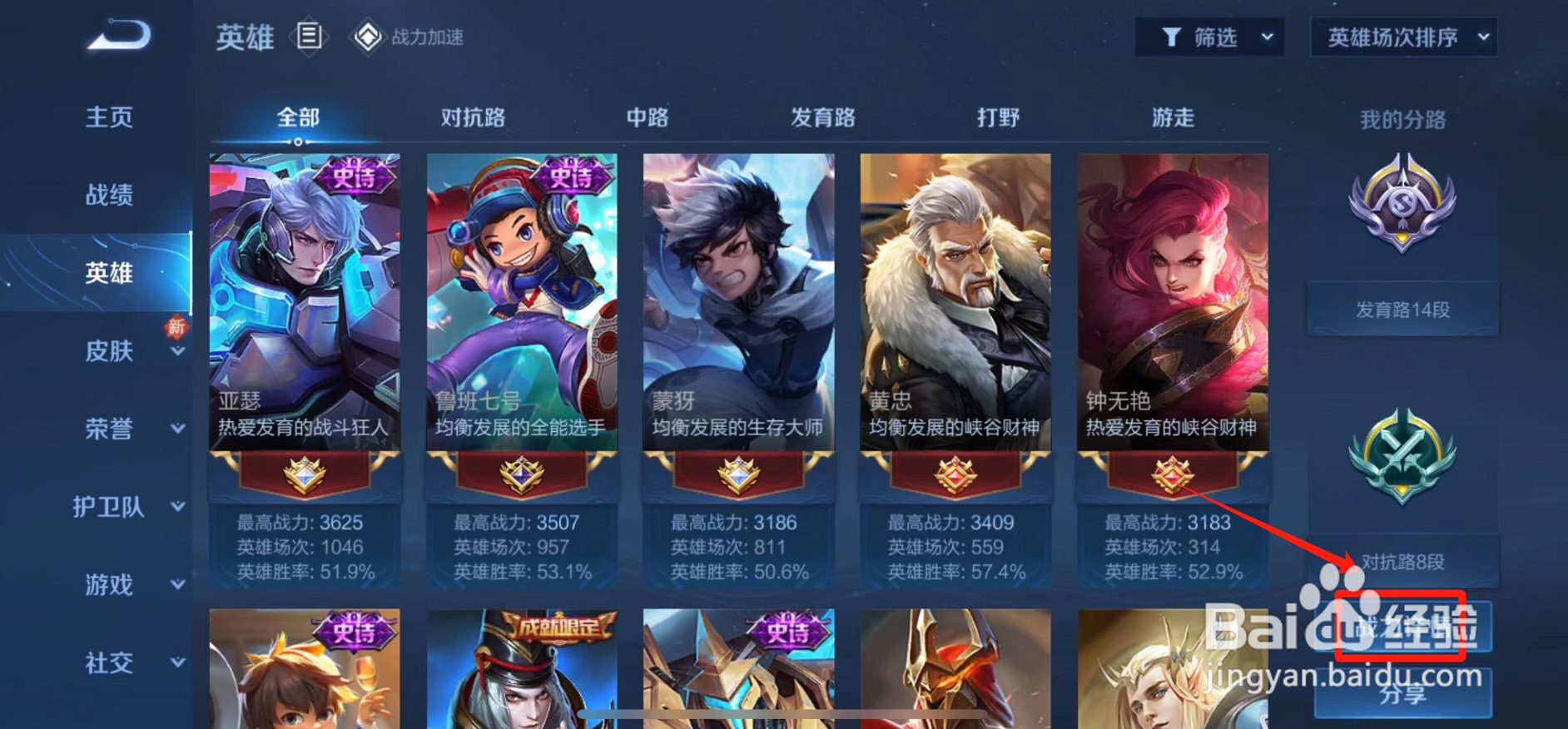Switch to the 对抗路 tab
This screenshot has height=729, width=1568.
click(475, 118)
